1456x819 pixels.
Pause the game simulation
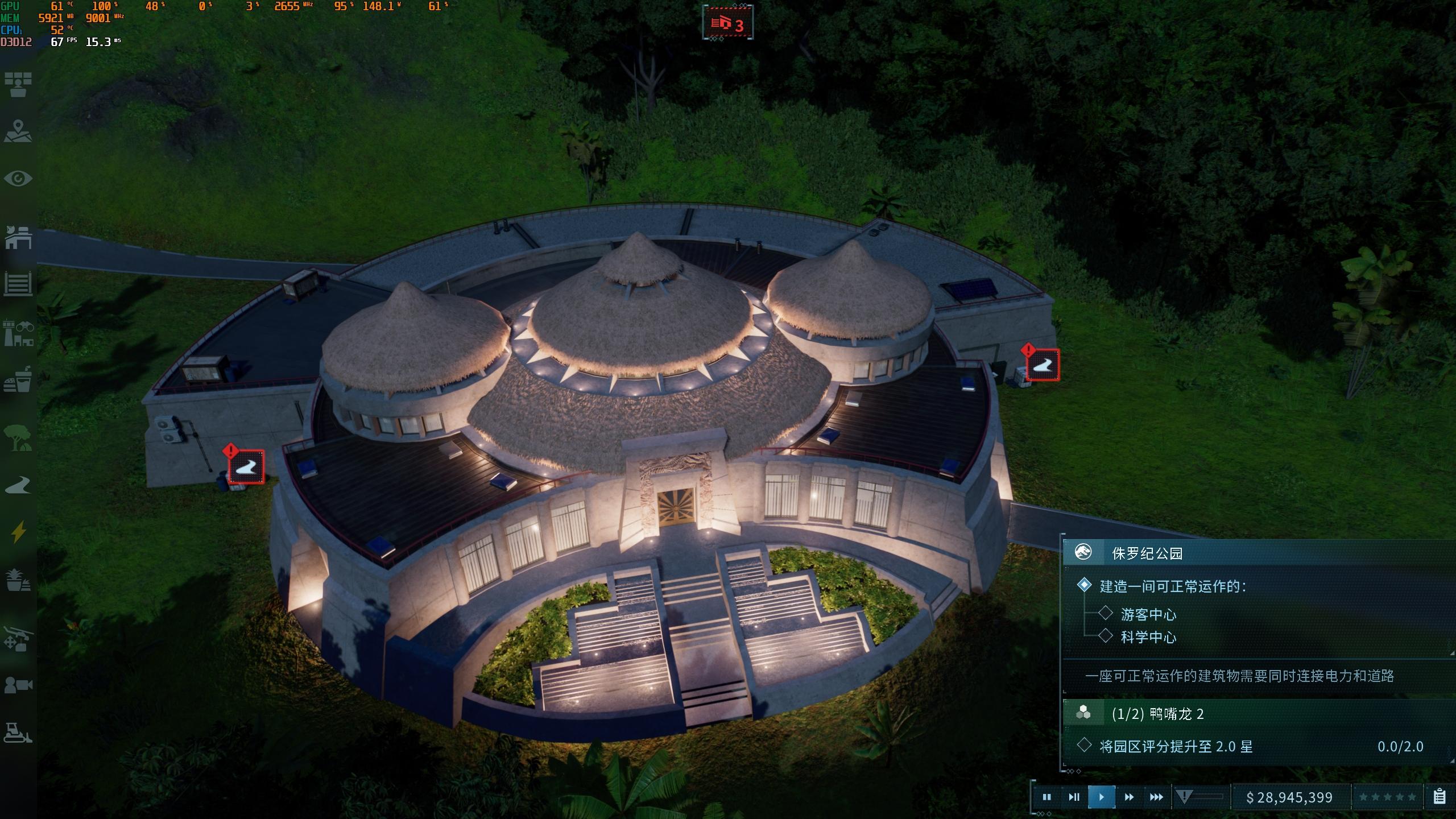pyautogui.click(x=1046, y=797)
